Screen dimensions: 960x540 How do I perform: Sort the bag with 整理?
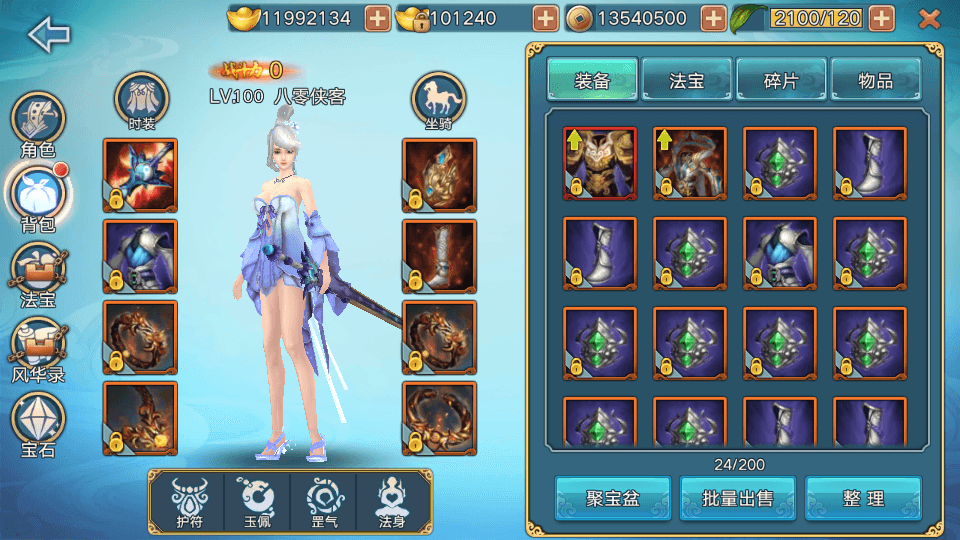point(863,498)
